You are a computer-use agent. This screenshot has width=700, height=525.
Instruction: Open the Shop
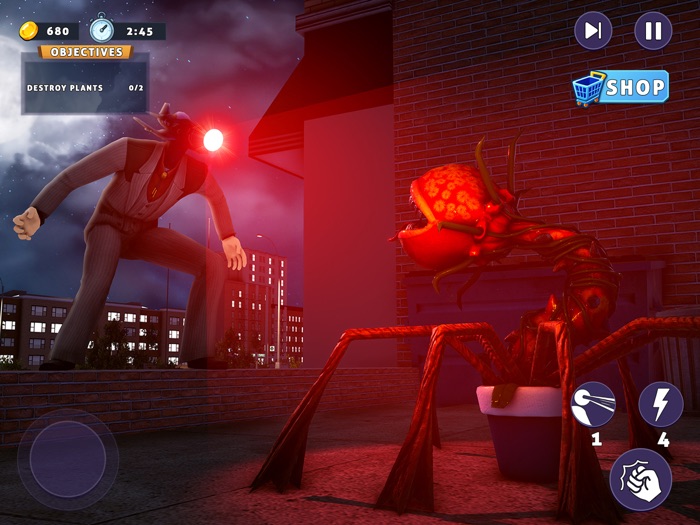pos(620,88)
